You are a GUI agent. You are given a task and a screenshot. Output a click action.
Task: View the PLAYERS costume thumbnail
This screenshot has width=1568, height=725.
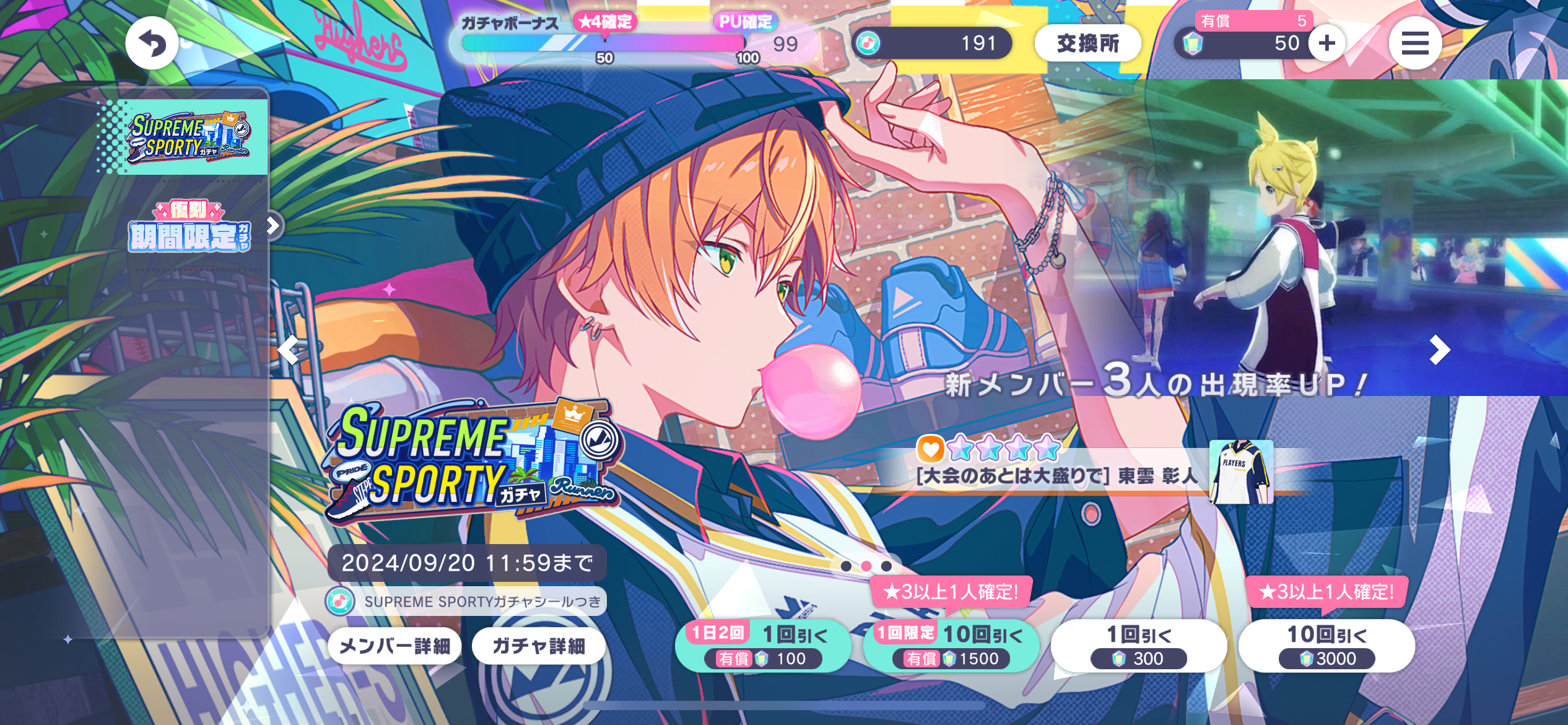point(1241,472)
